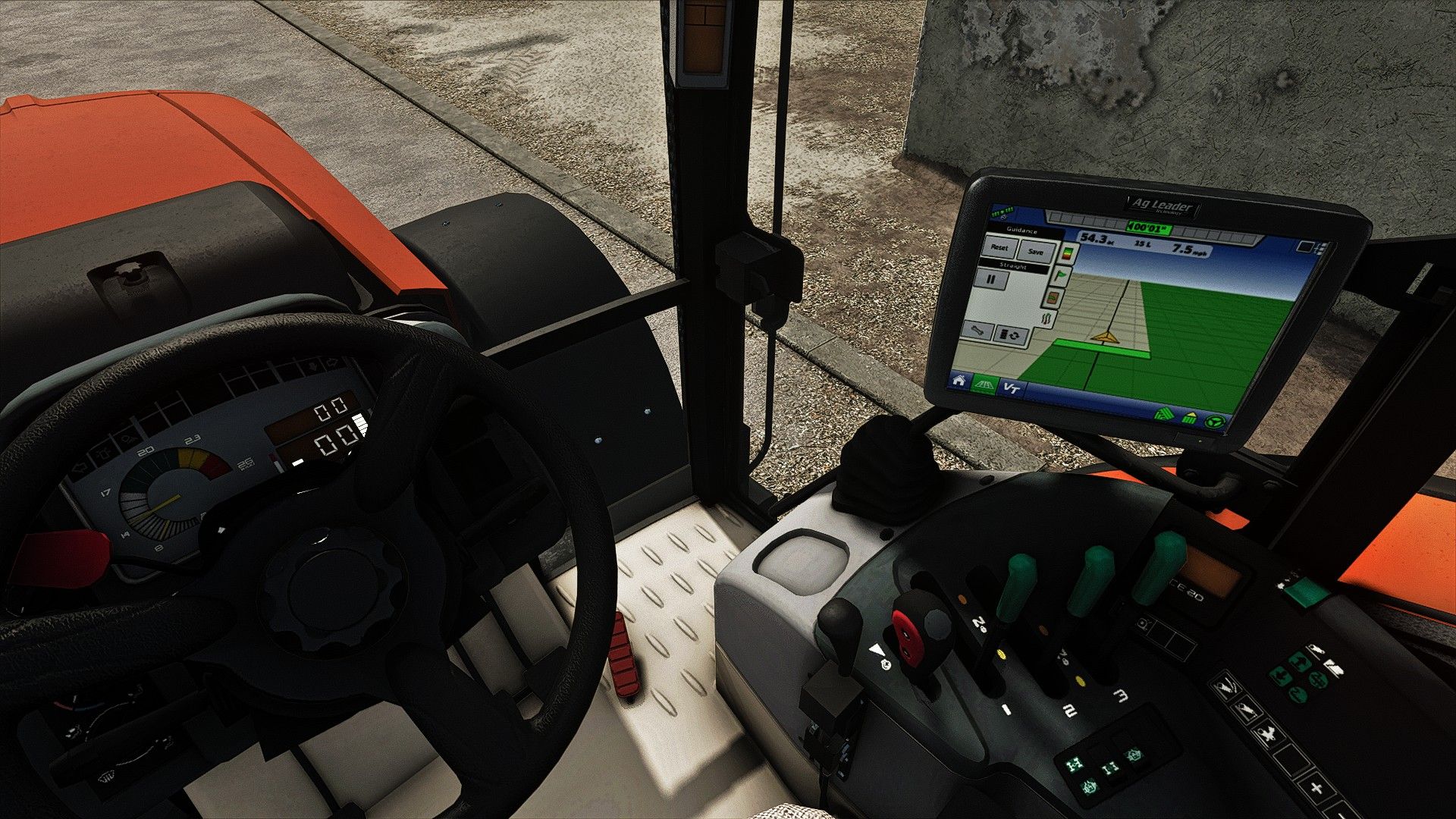
Task: Tap the seed bag product icon
Action: (x=1053, y=298)
